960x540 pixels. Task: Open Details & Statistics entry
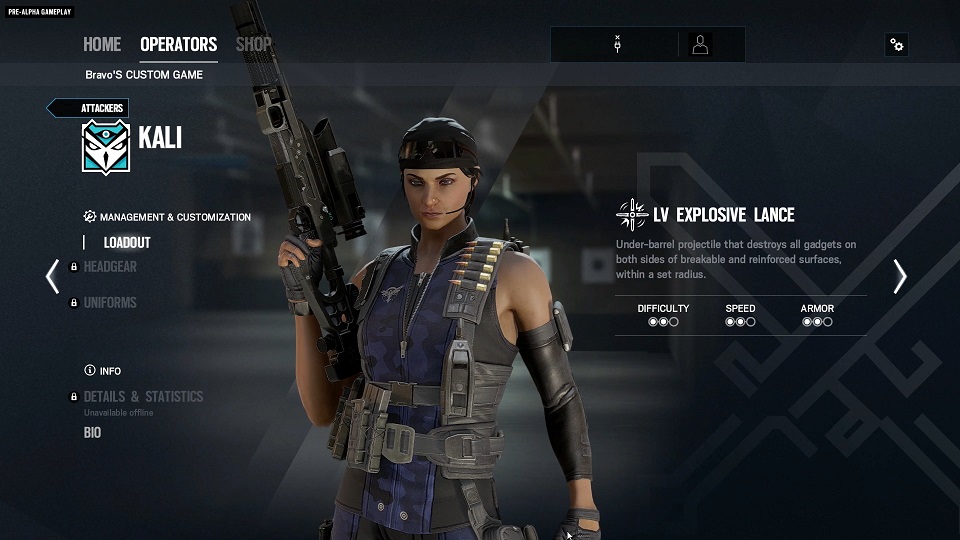pos(143,396)
